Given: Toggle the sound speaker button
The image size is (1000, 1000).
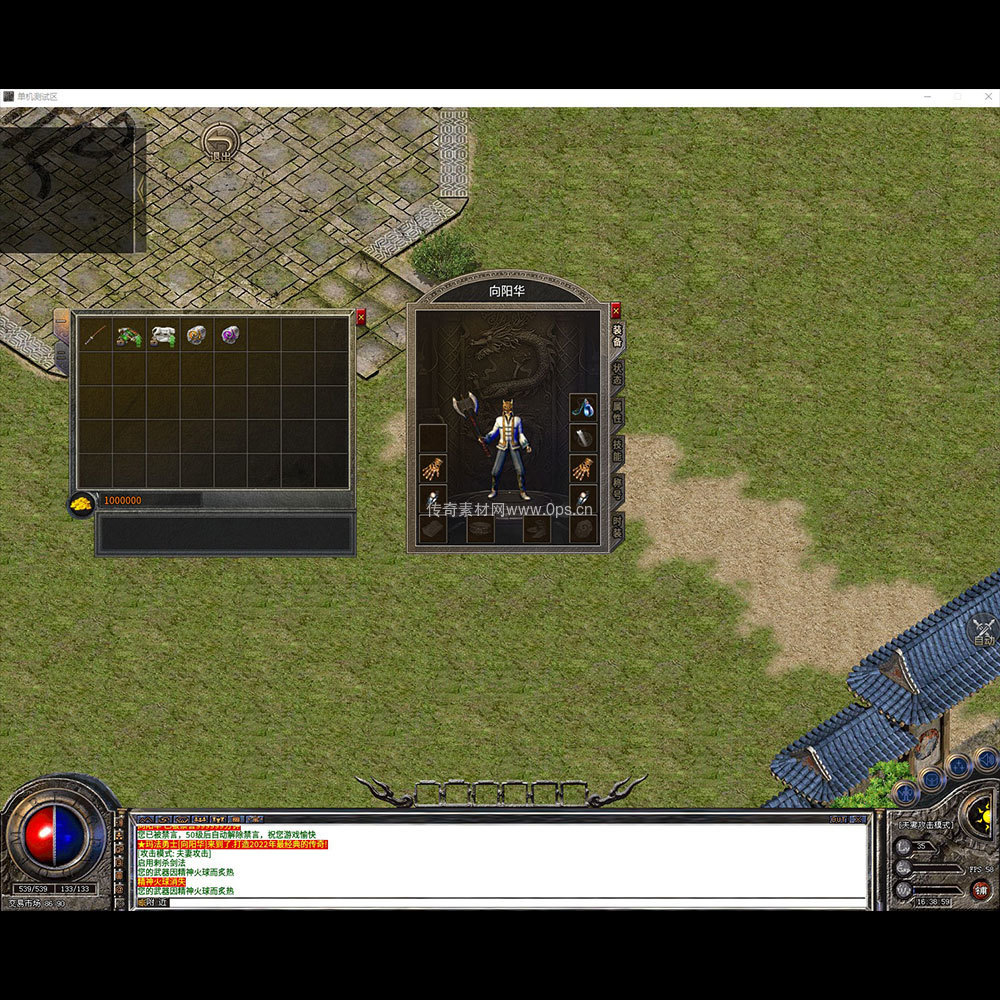Looking at the screenshot, I should pos(986,762).
